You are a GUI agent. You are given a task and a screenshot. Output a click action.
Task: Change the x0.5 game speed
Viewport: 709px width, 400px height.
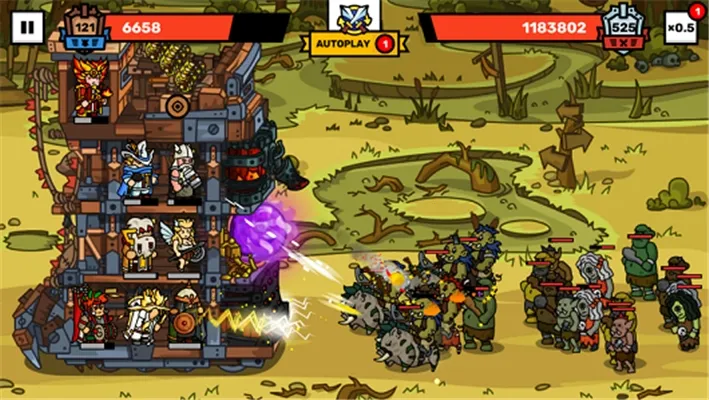coord(681,27)
